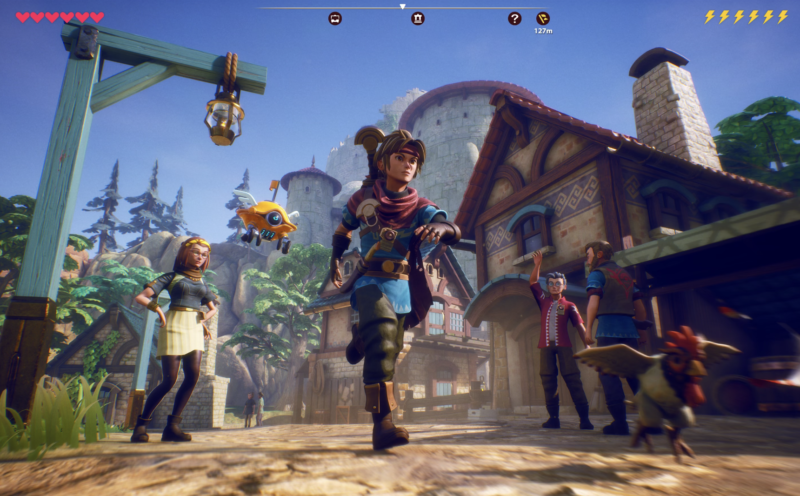800x496 pixels.
Task: Click the yellow quest flag marker
Action: [543, 18]
